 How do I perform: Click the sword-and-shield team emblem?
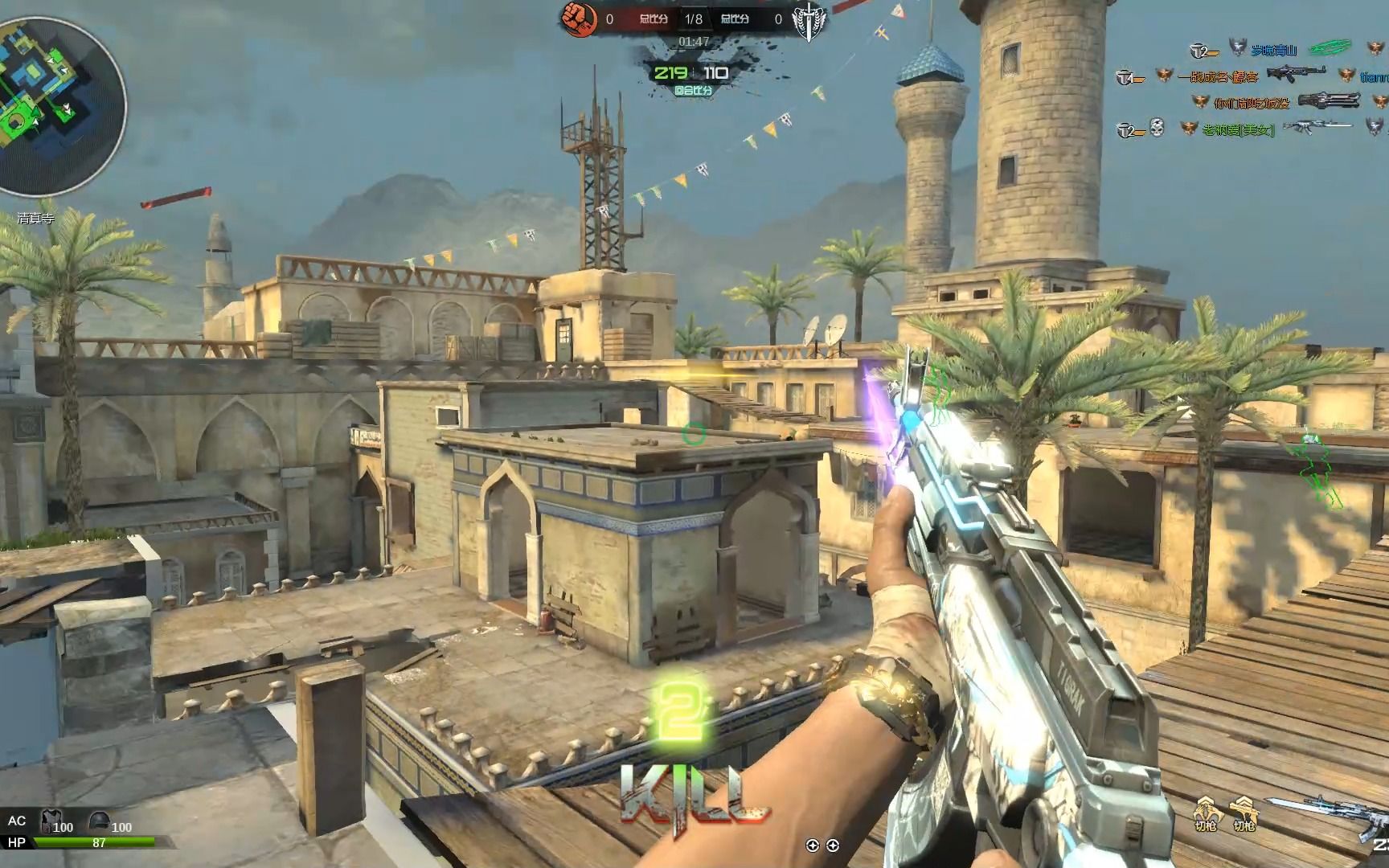(x=809, y=21)
